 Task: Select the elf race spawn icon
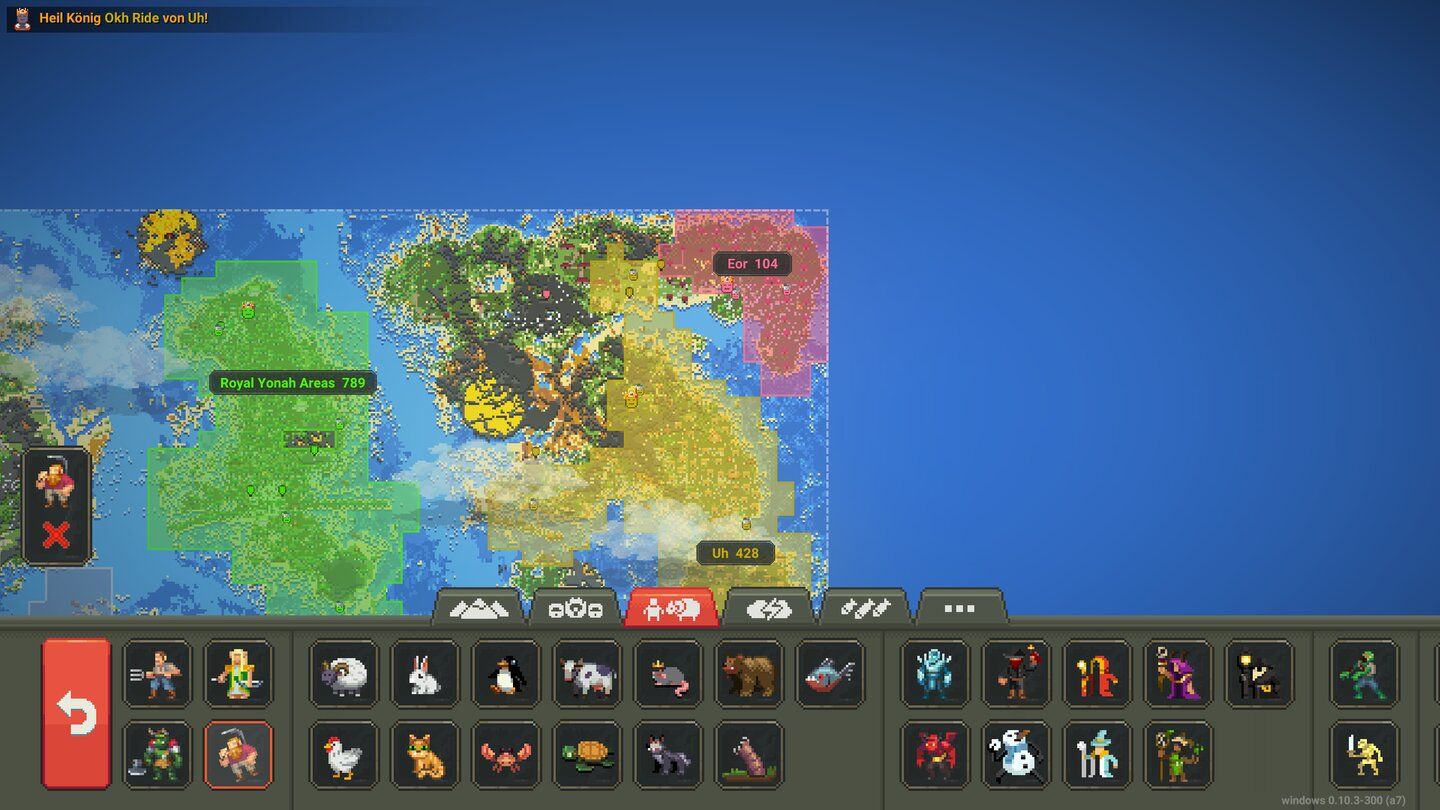tap(239, 675)
